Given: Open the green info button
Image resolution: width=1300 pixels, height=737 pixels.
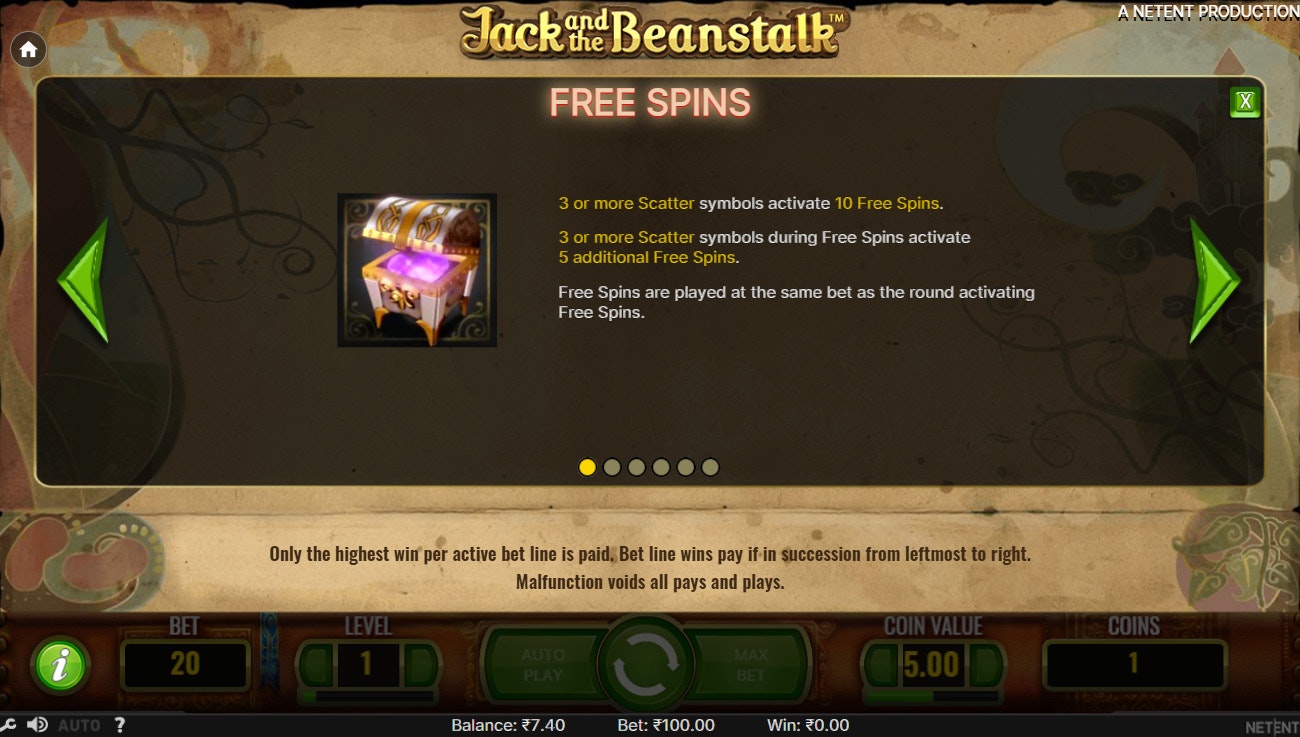Looking at the screenshot, I should (x=60, y=663).
